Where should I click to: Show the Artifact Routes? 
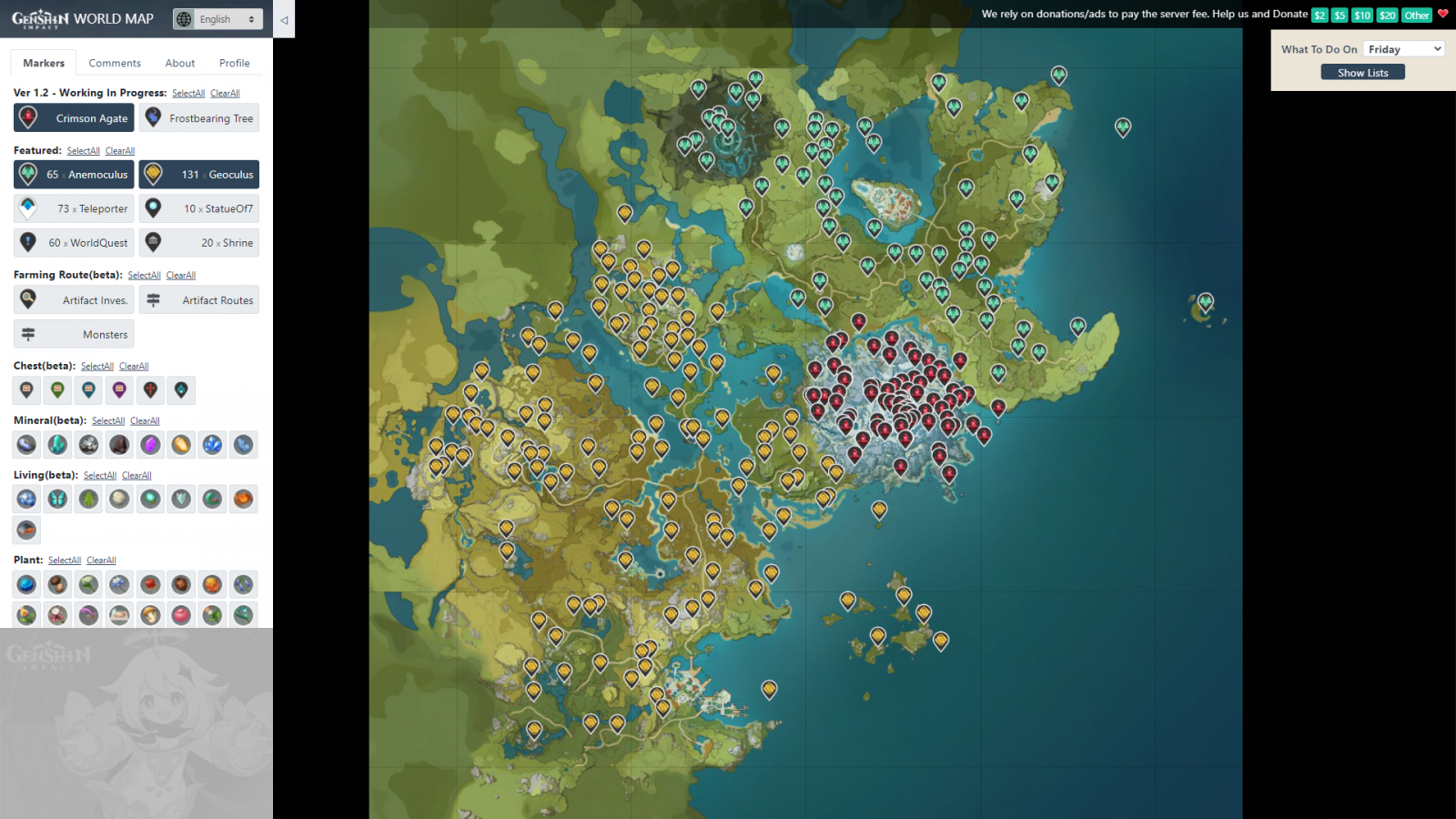pyautogui.click(x=199, y=300)
